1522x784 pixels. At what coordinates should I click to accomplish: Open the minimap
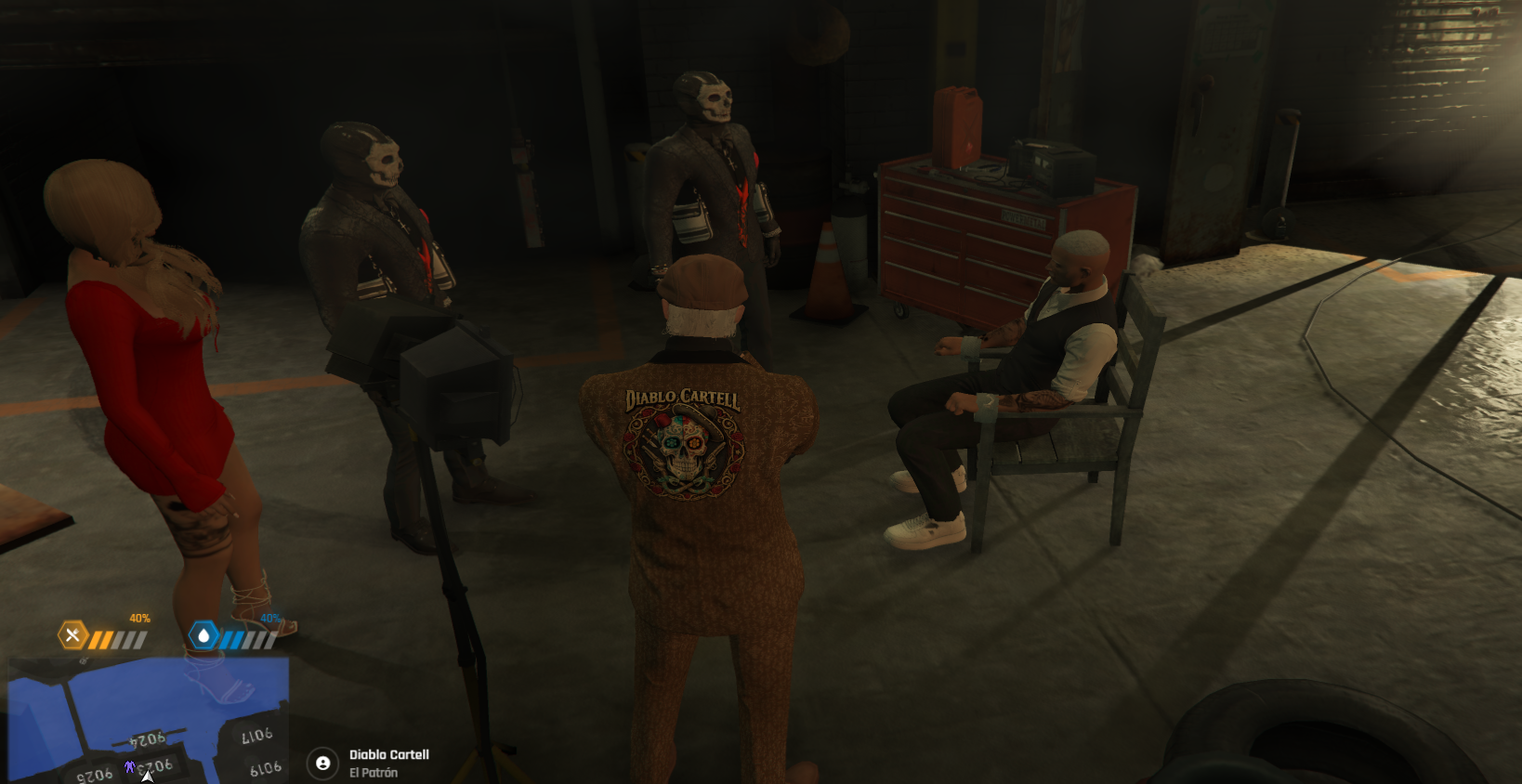click(x=149, y=720)
